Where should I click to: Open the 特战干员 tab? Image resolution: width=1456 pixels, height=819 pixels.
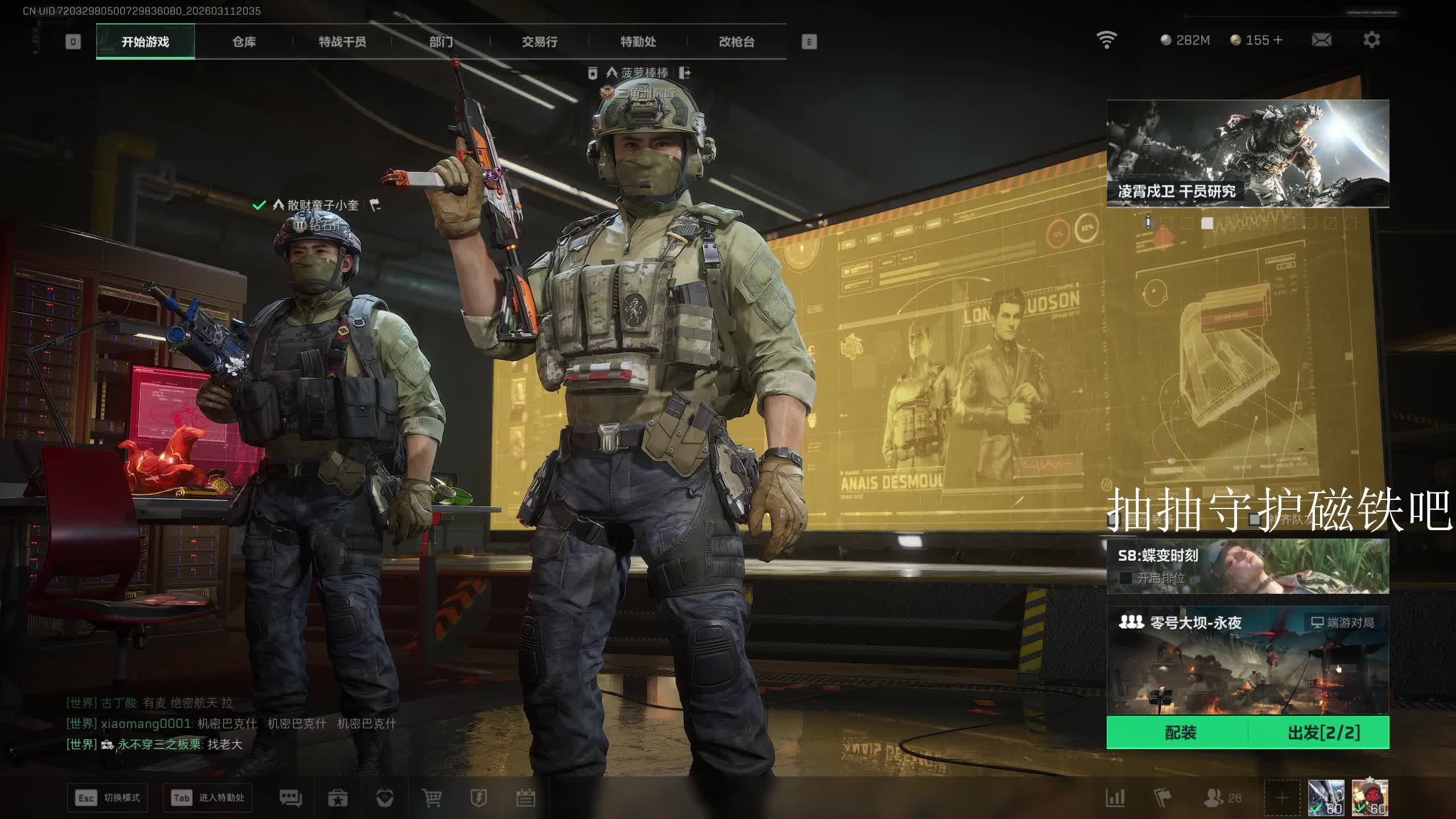click(x=342, y=42)
